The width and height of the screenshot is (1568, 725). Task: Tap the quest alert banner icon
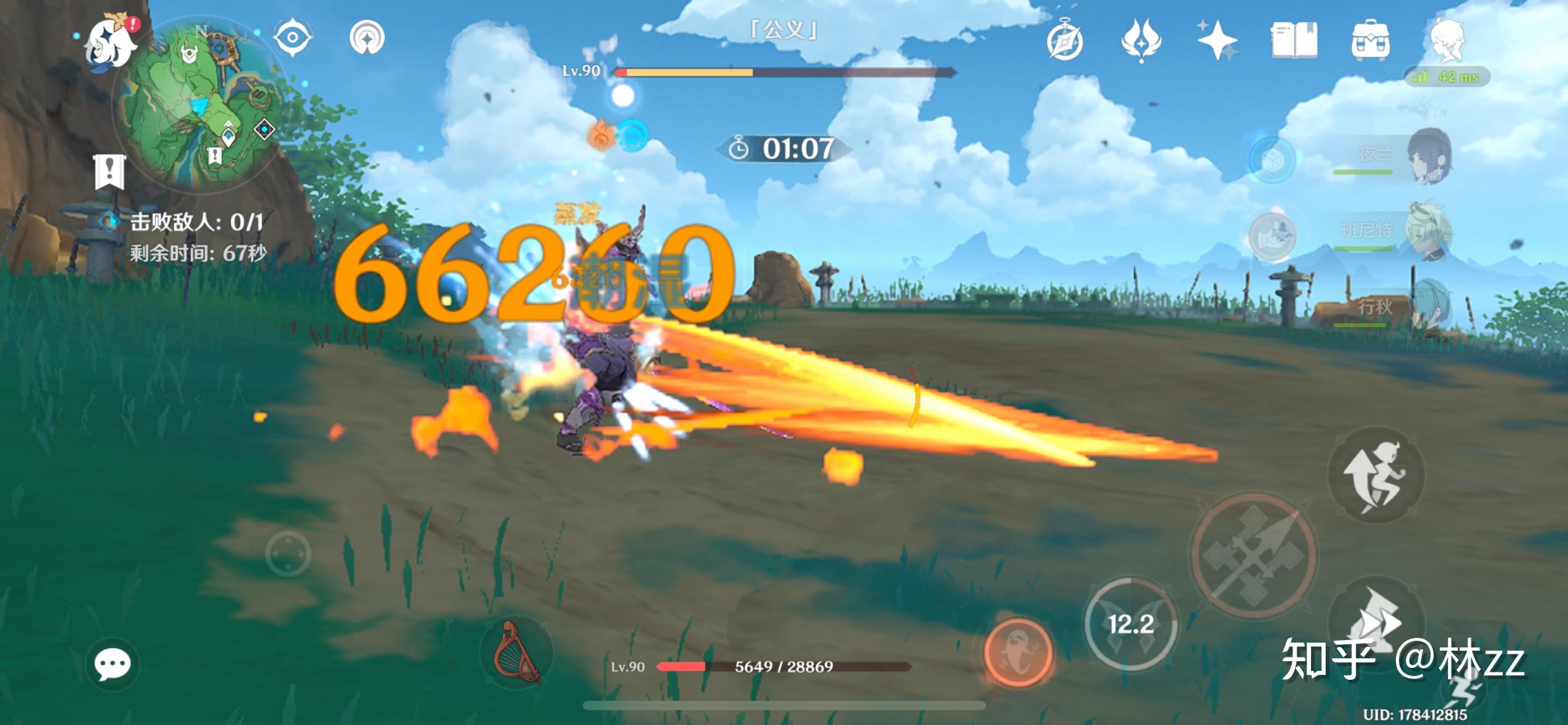click(x=110, y=172)
